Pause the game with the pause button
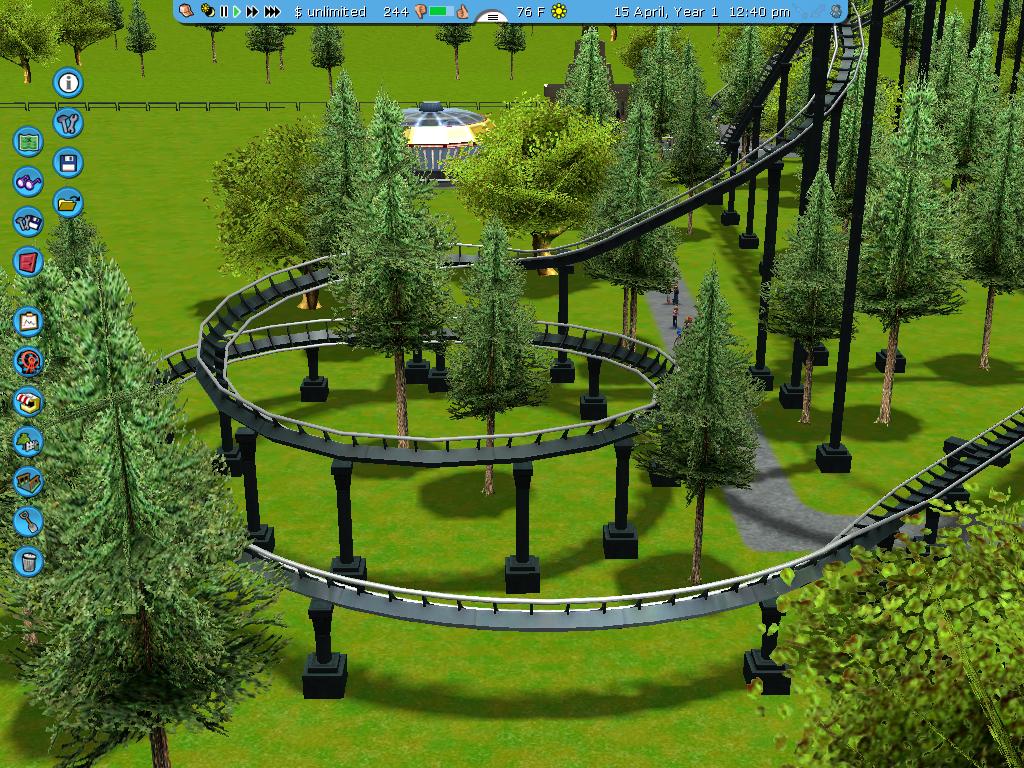 (224, 12)
